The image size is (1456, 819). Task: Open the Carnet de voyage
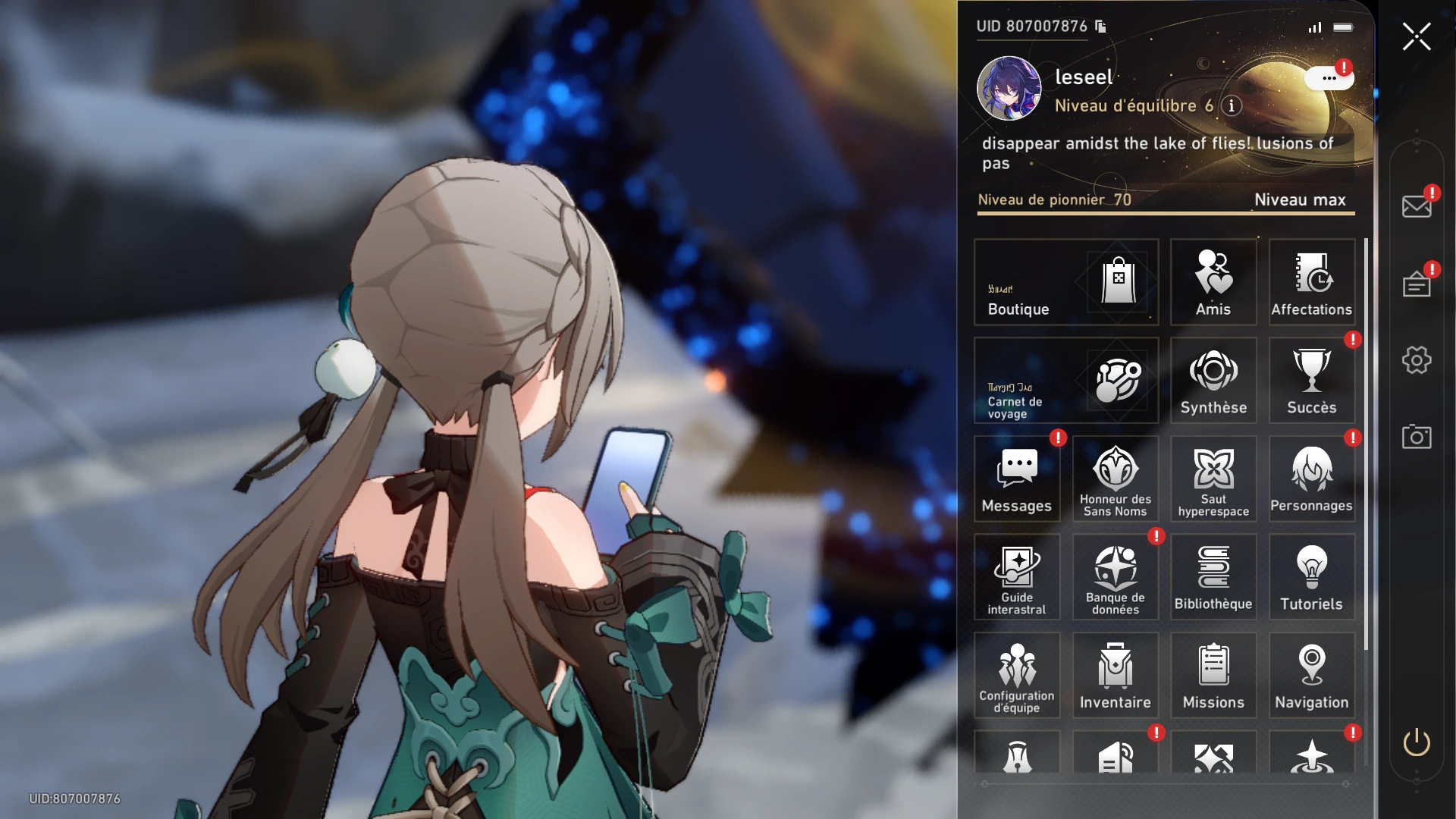tap(1065, 381)
